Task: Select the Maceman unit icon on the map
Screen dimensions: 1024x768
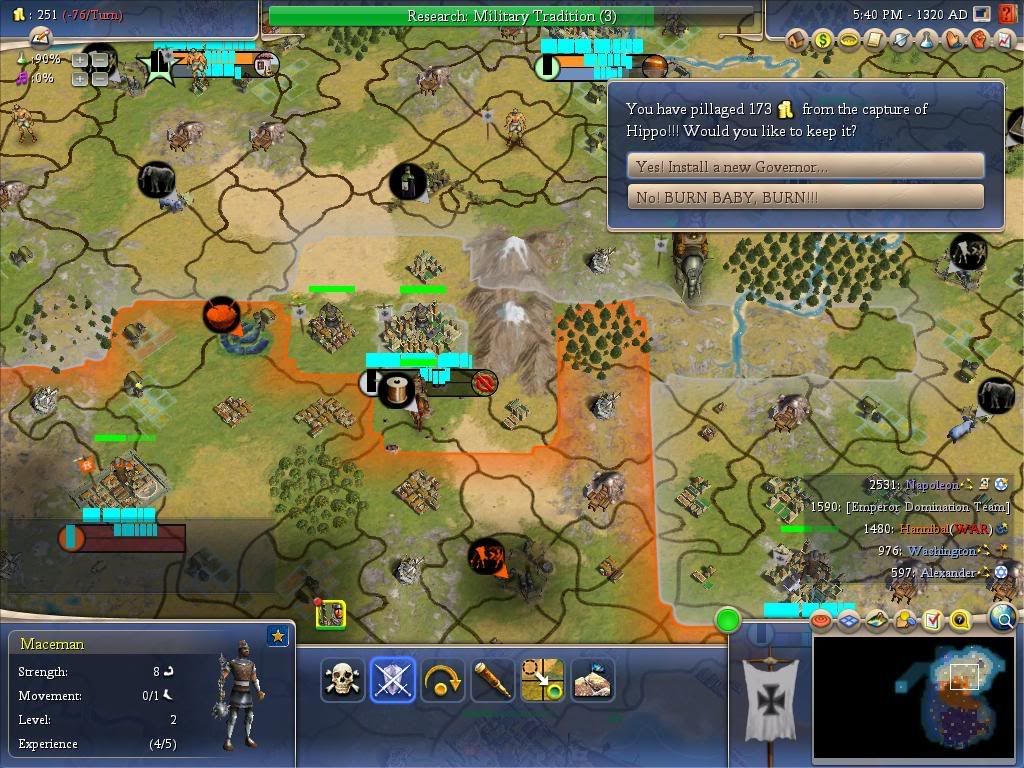Action: (x=331, y=615)
